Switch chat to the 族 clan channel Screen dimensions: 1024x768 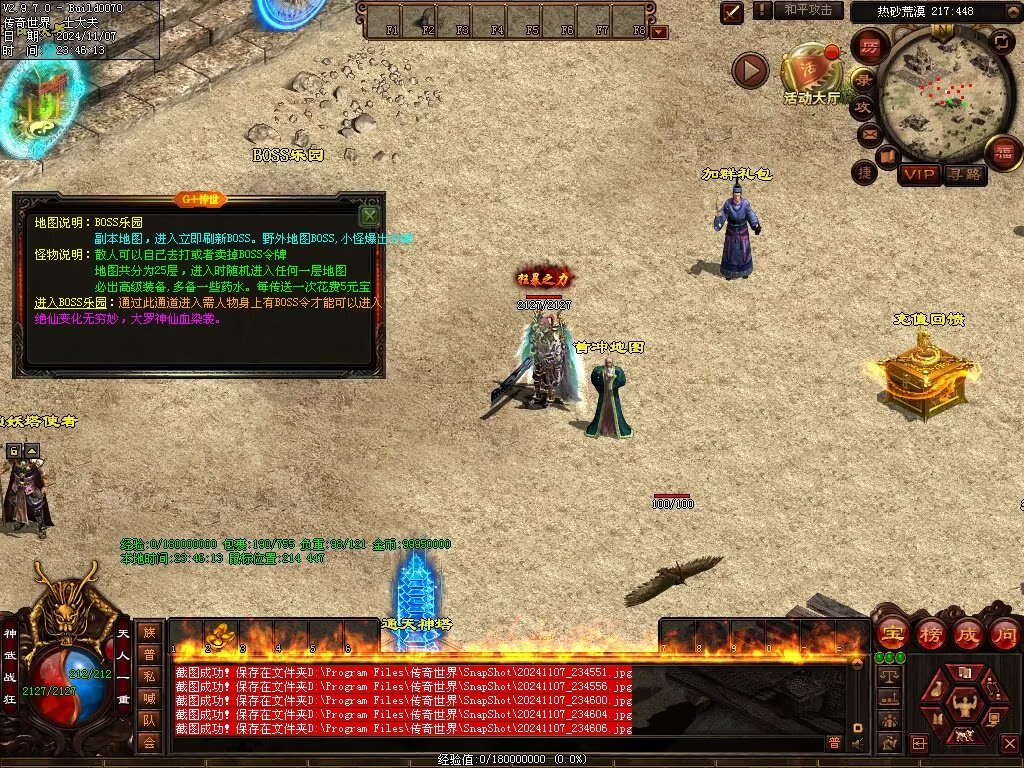click(x=149, y=632)
